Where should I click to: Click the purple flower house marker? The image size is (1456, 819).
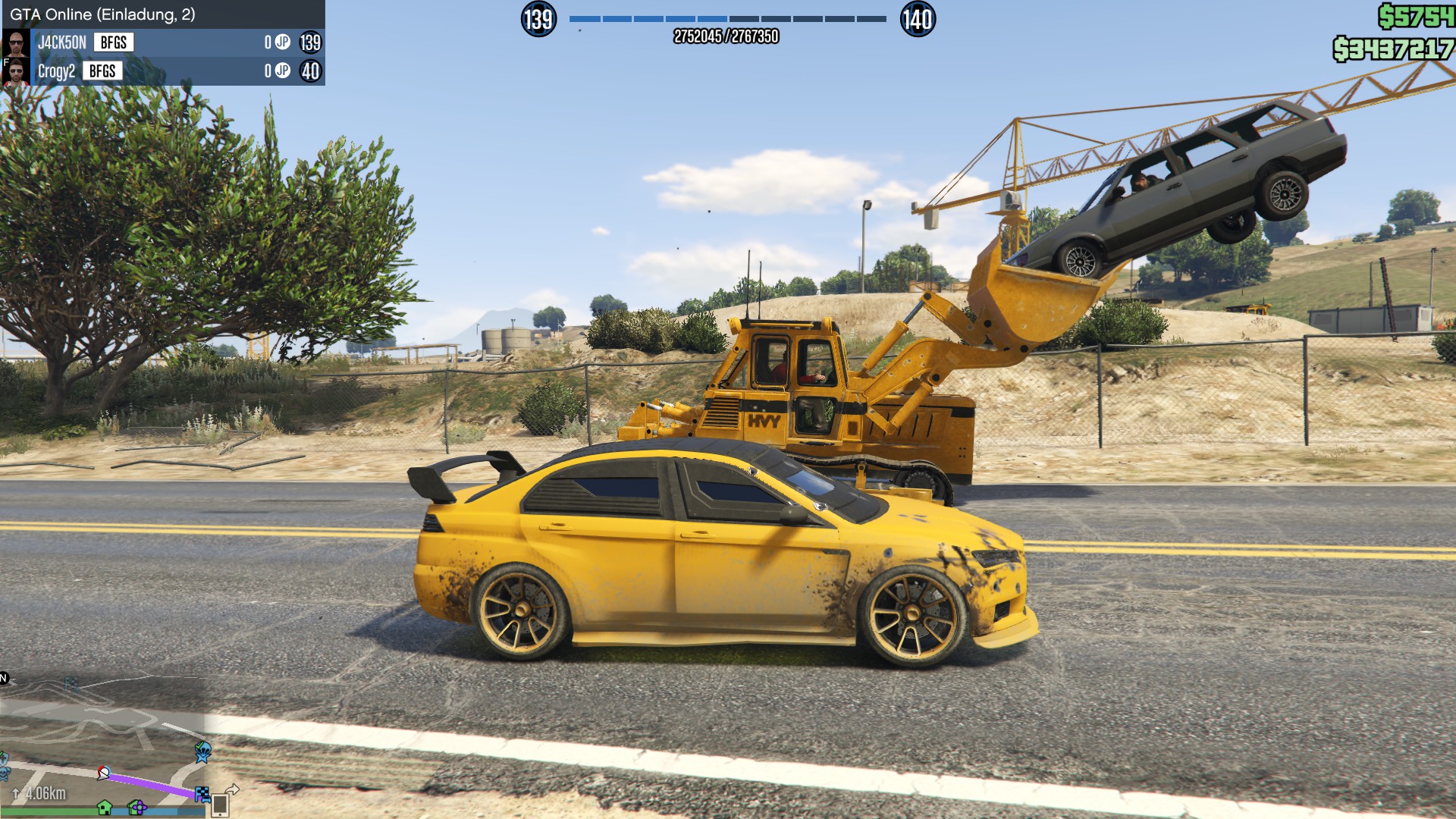coord(137,808)
